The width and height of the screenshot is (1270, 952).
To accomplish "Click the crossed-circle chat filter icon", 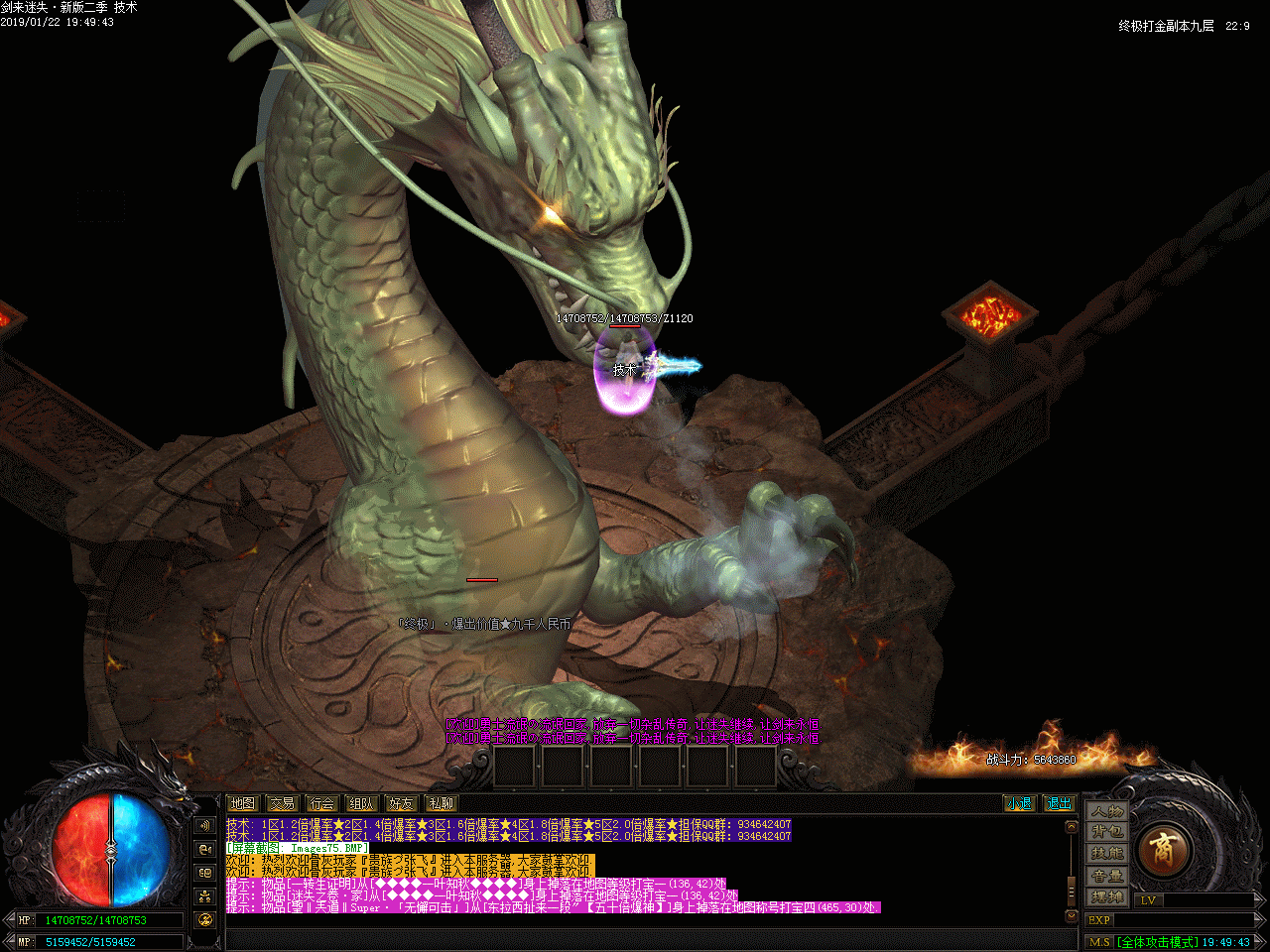I will point(205,920).
